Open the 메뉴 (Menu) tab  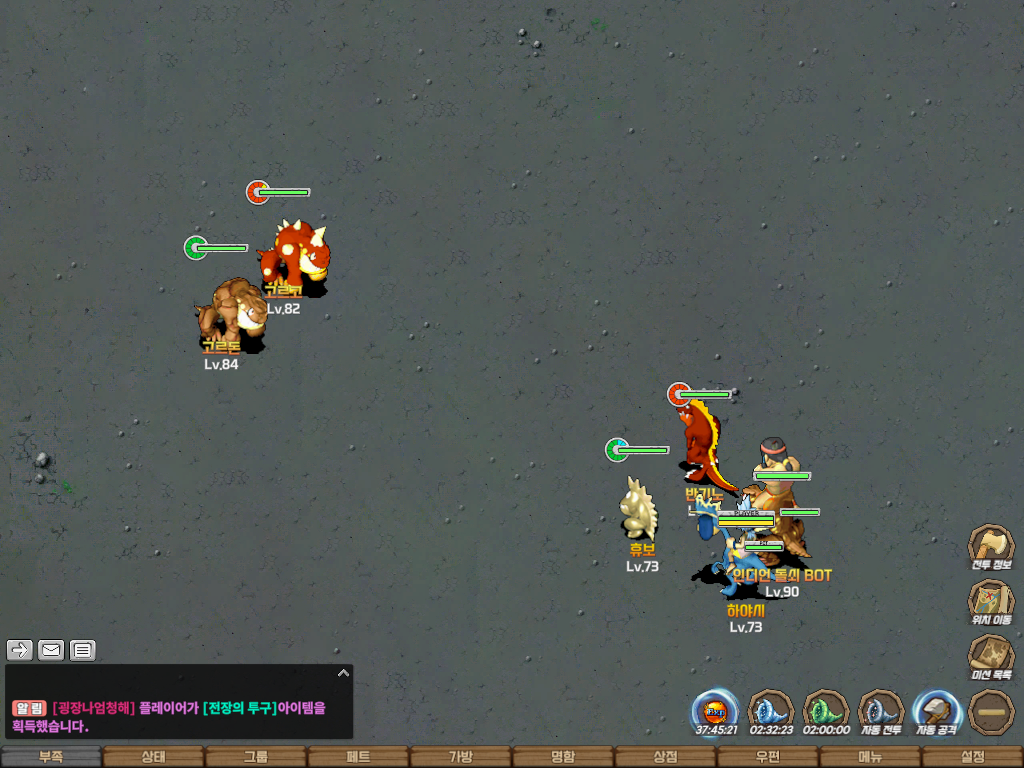[x=869, y=757]
